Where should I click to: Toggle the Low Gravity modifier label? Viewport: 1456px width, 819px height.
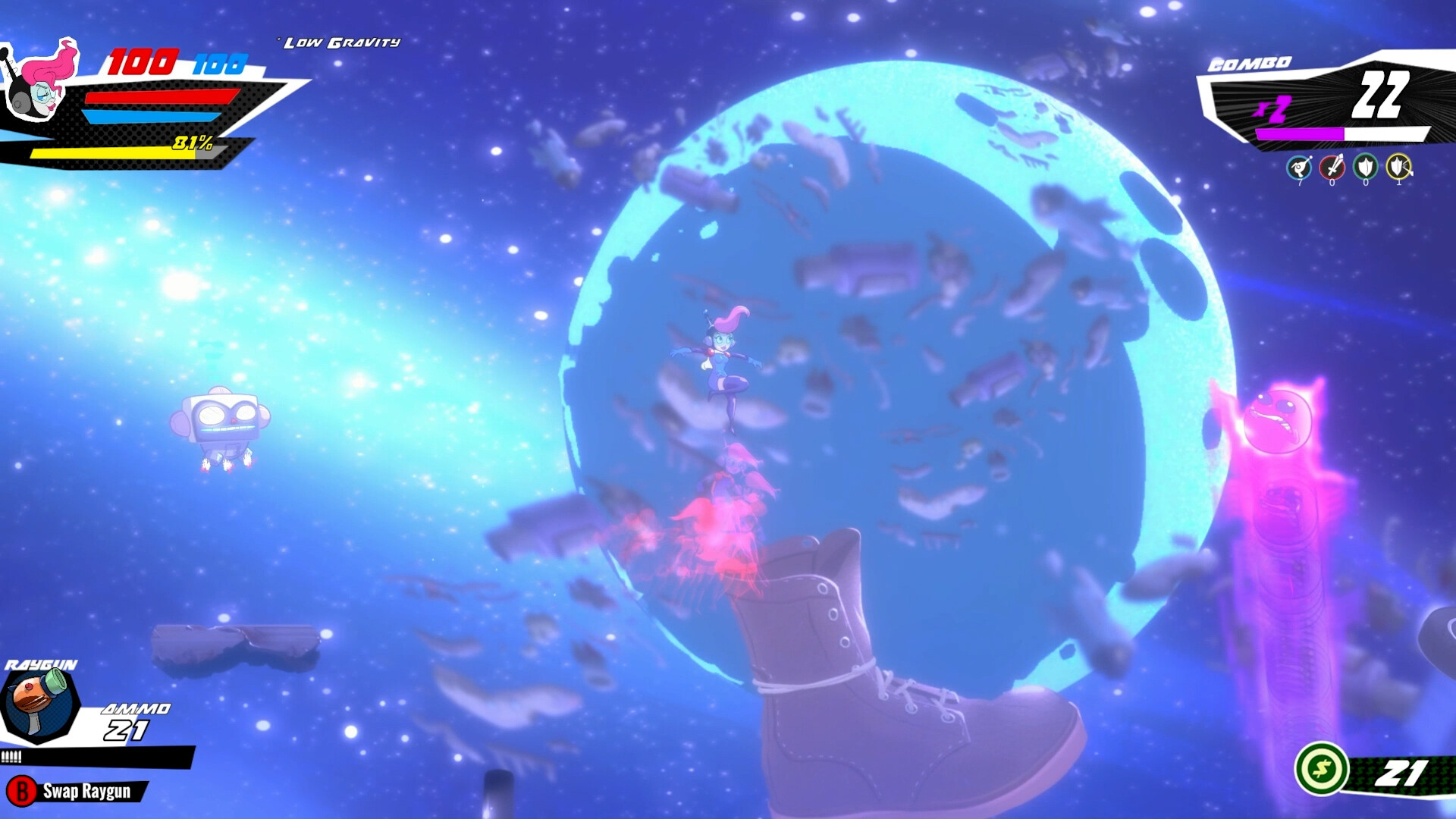[x=341, y=43]
